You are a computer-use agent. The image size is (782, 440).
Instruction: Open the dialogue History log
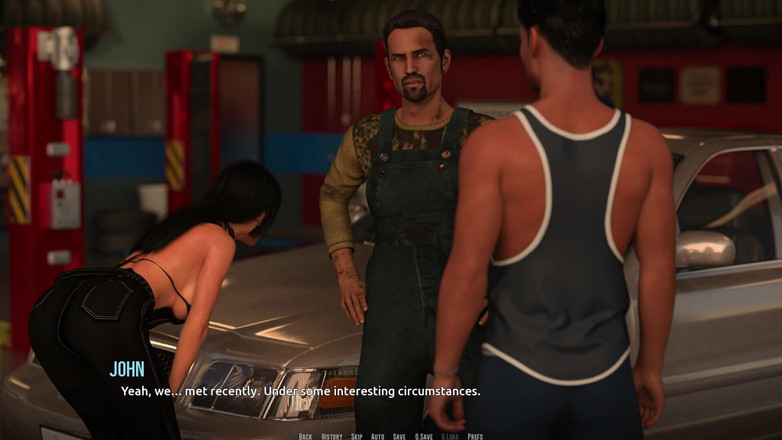click(x=331, y=436)
